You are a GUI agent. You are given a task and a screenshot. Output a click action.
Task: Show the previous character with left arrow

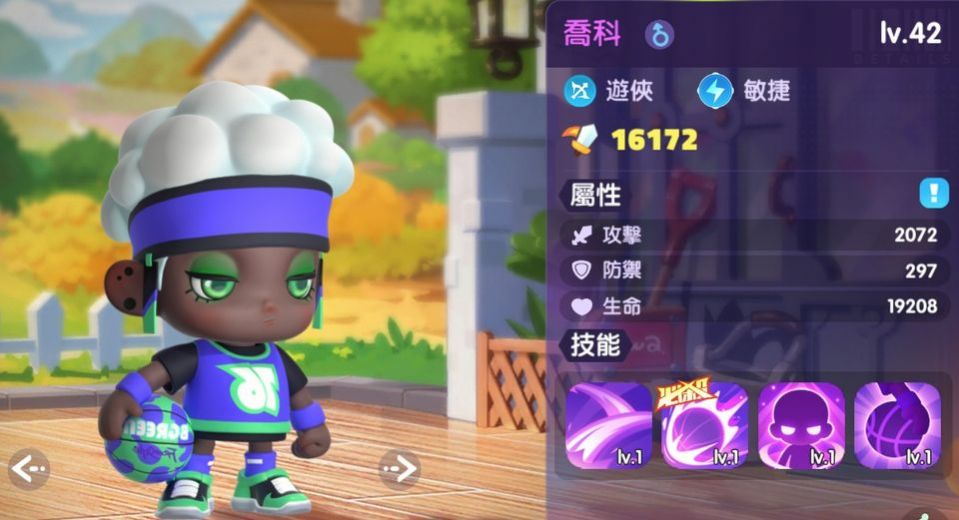click(28, 467)
